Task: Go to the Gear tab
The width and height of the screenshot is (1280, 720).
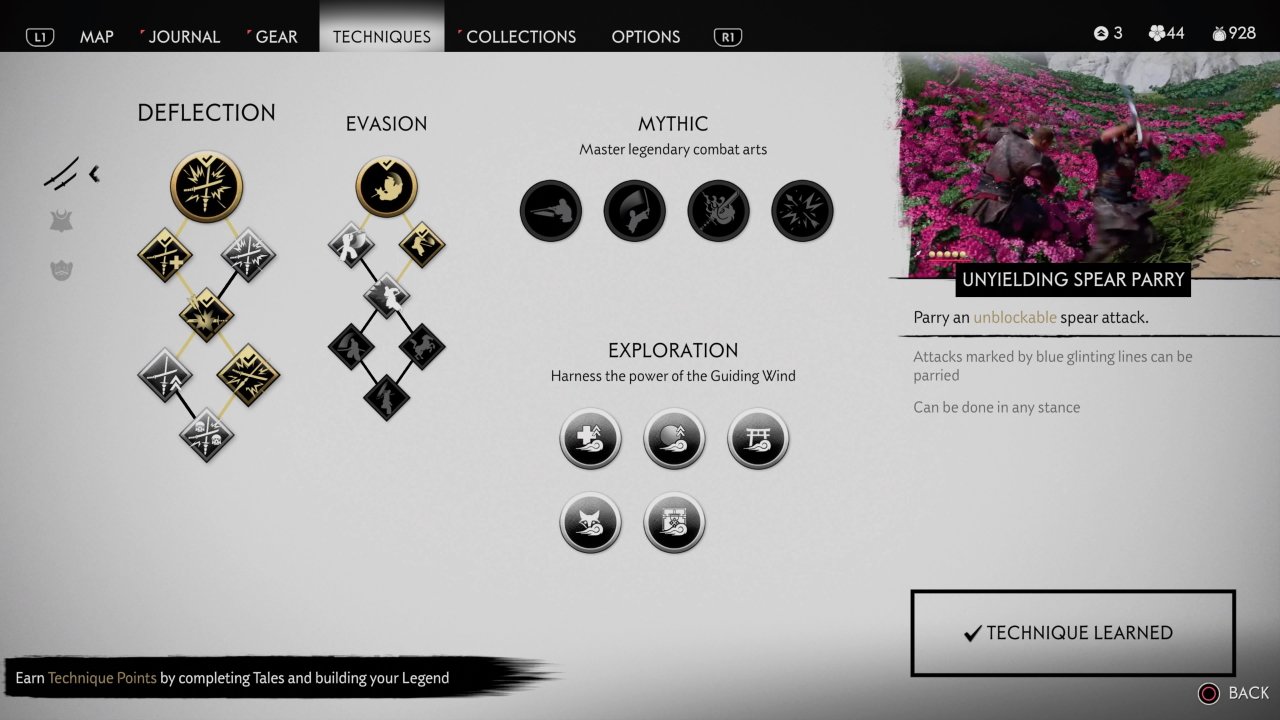Action: [276, 37]
